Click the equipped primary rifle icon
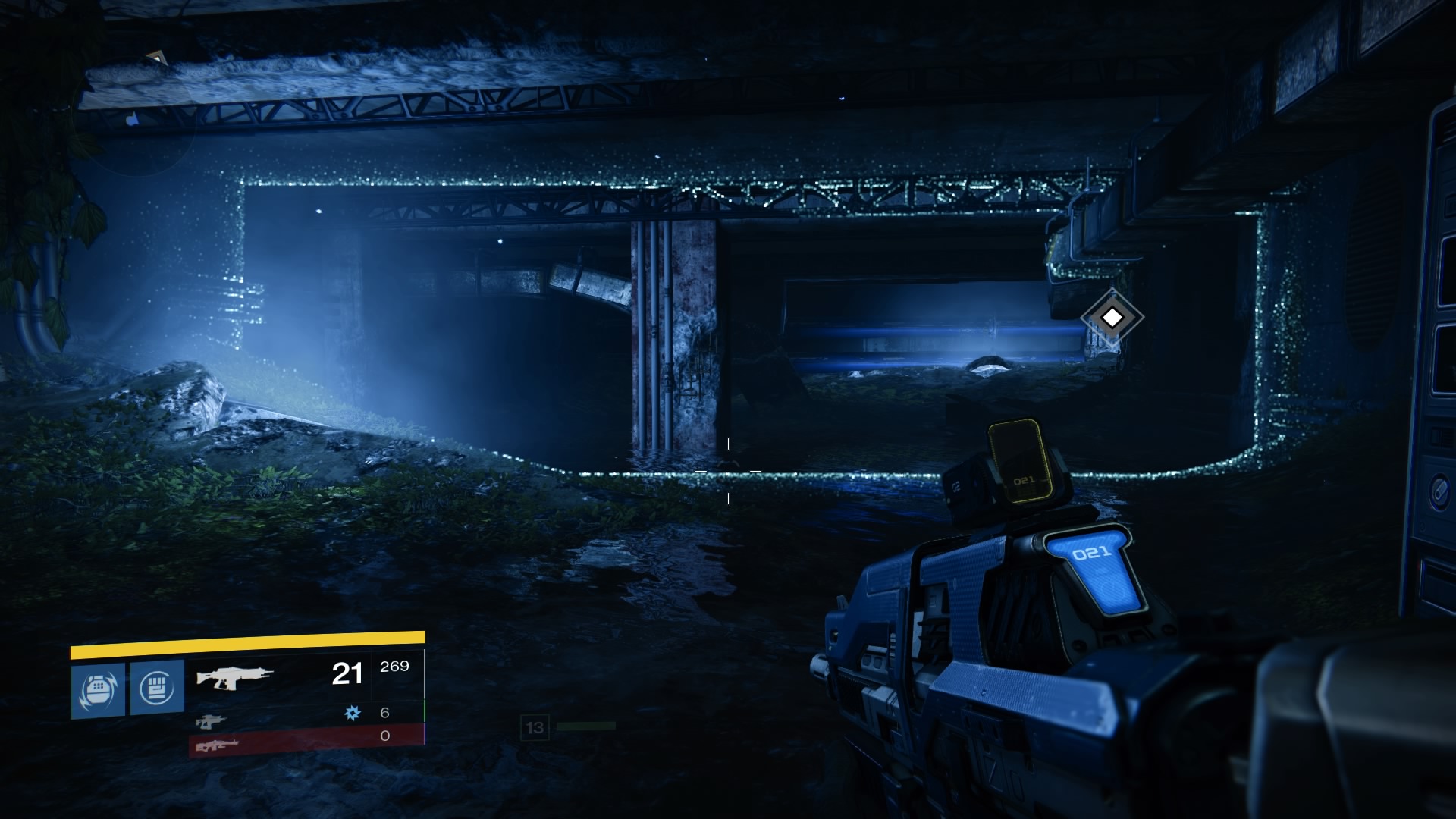1456x819 pixels. (x=234, y=675)
